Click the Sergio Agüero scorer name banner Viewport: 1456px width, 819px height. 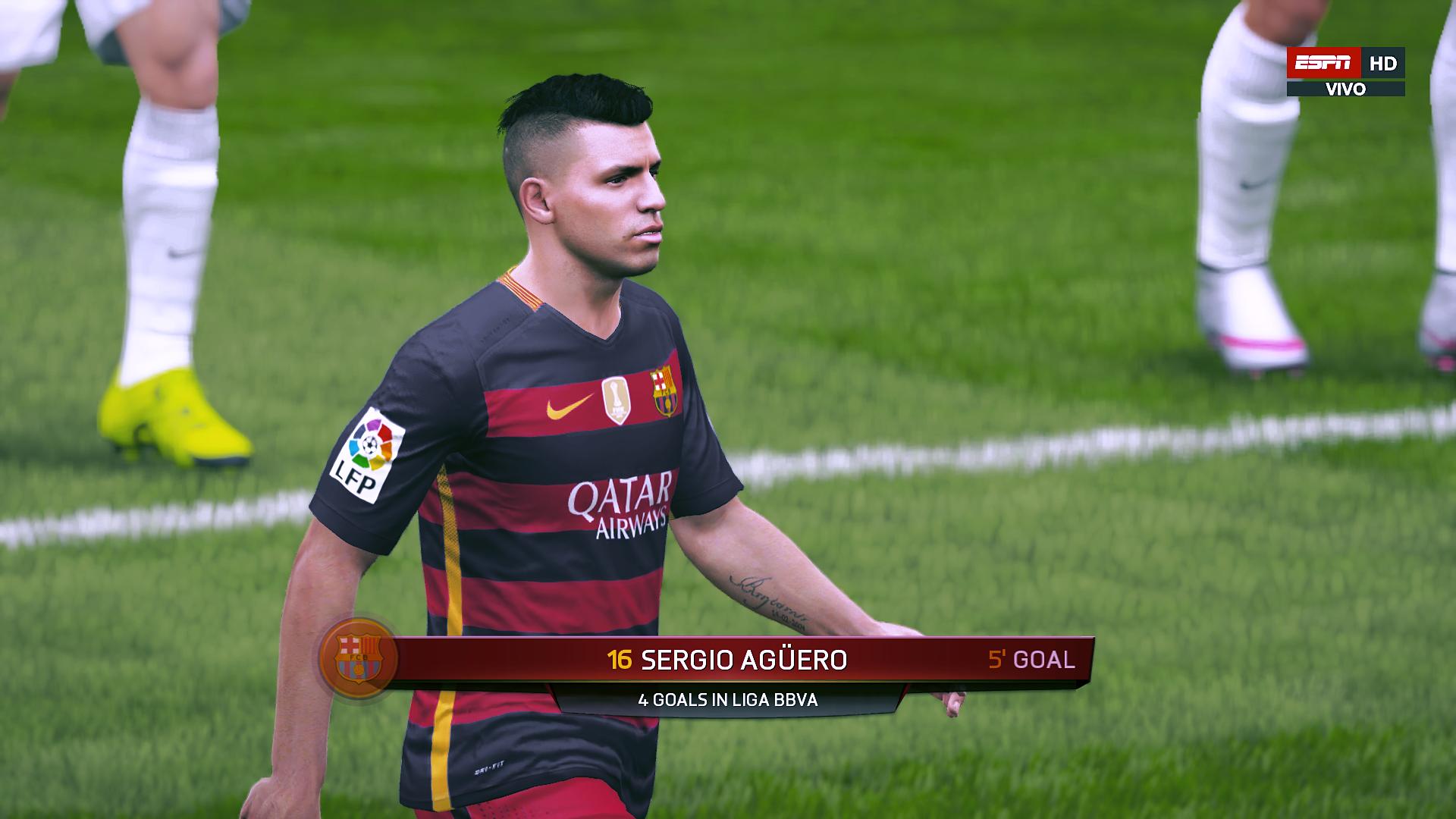click(743, 660)
